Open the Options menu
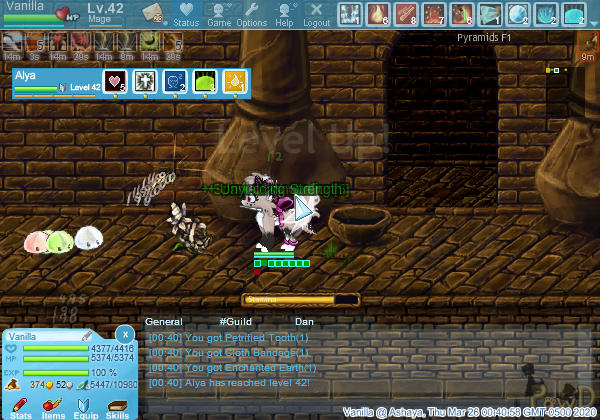The height and width of the screenshot is (420, 600). tap(251, 13)
